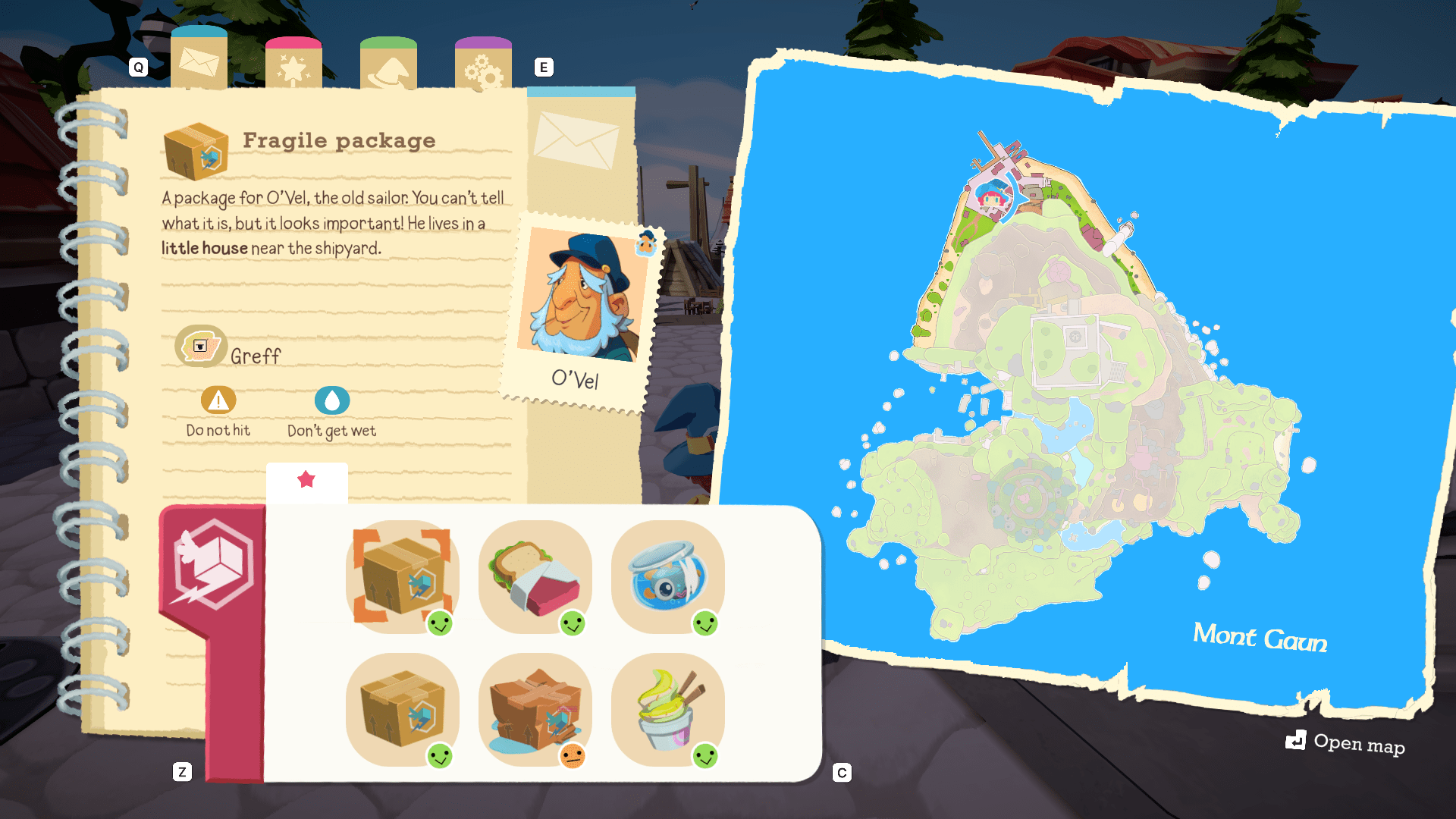
Task: Switch tabs right using the E key prompt
Action: point(544,67)
